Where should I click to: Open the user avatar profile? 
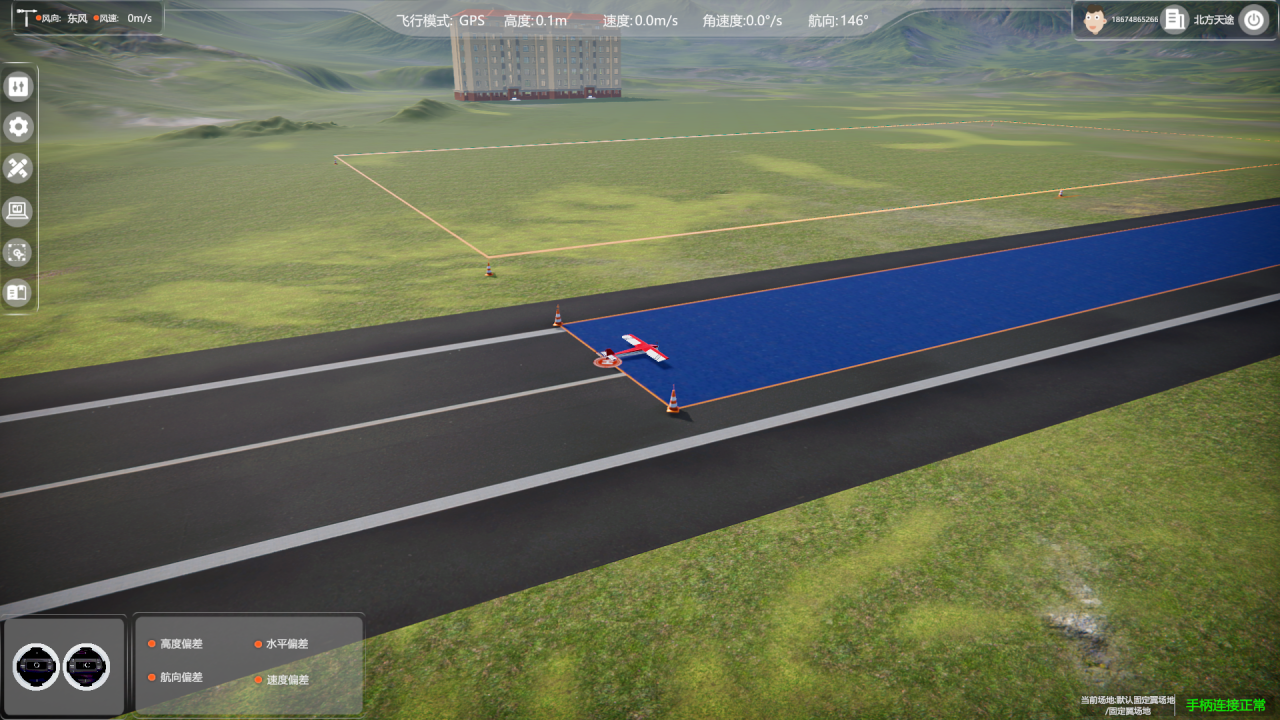coord(1094,19)
